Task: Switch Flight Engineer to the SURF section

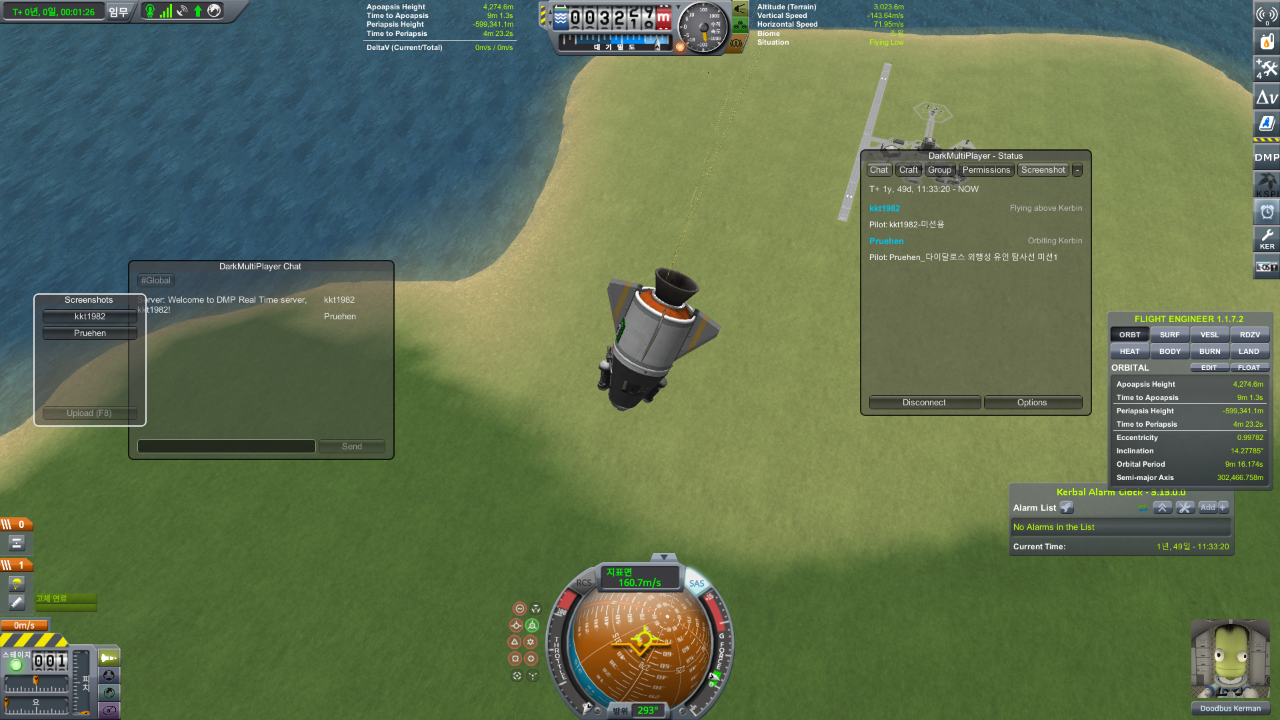Action: click(x=1169, y=335)
